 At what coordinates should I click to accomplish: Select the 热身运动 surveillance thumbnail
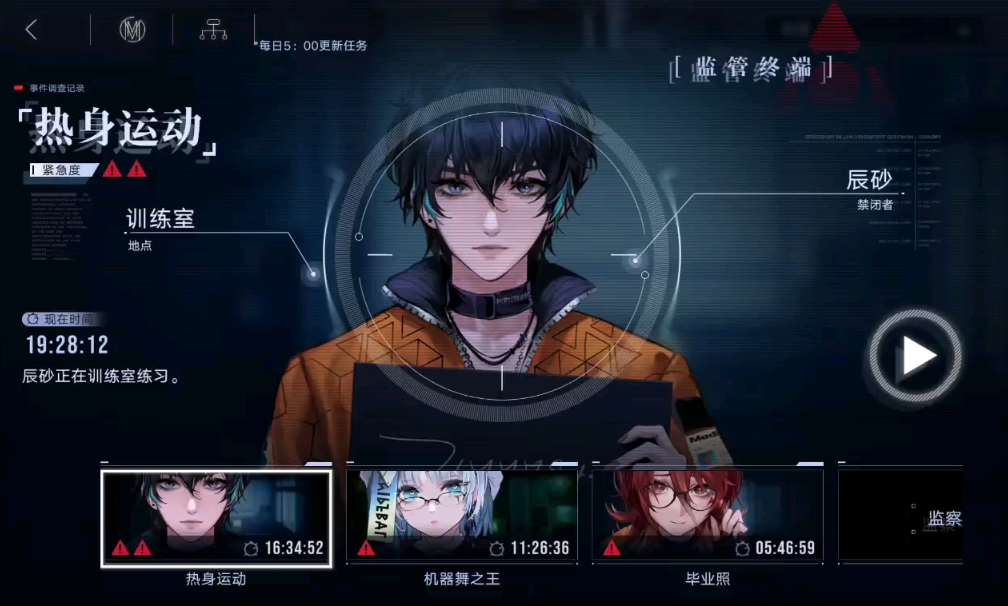(216, 518)
